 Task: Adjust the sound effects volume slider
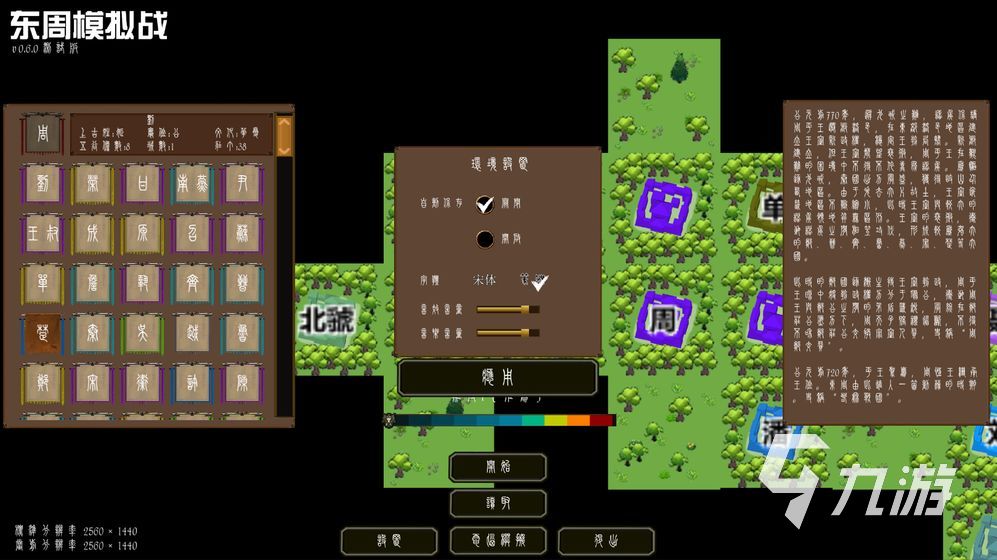coord(507,309)
